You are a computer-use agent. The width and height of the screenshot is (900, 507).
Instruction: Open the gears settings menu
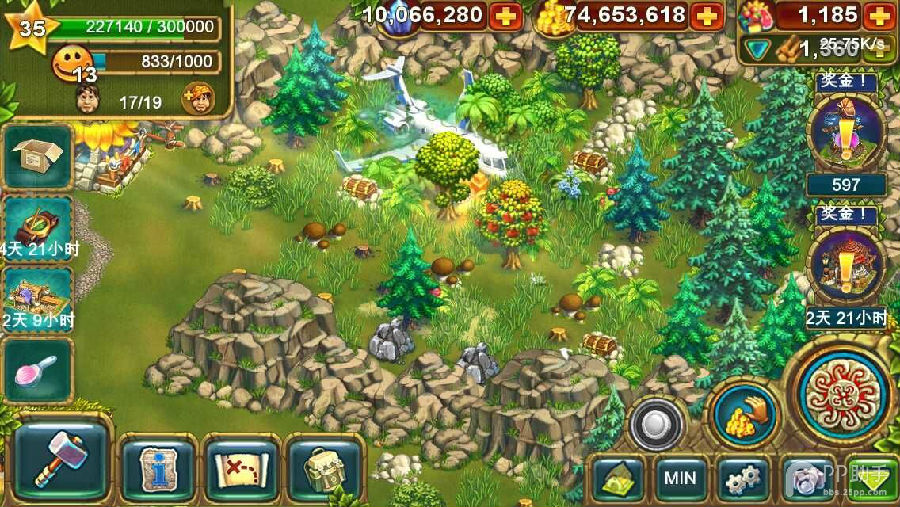[x=743, y=479]
